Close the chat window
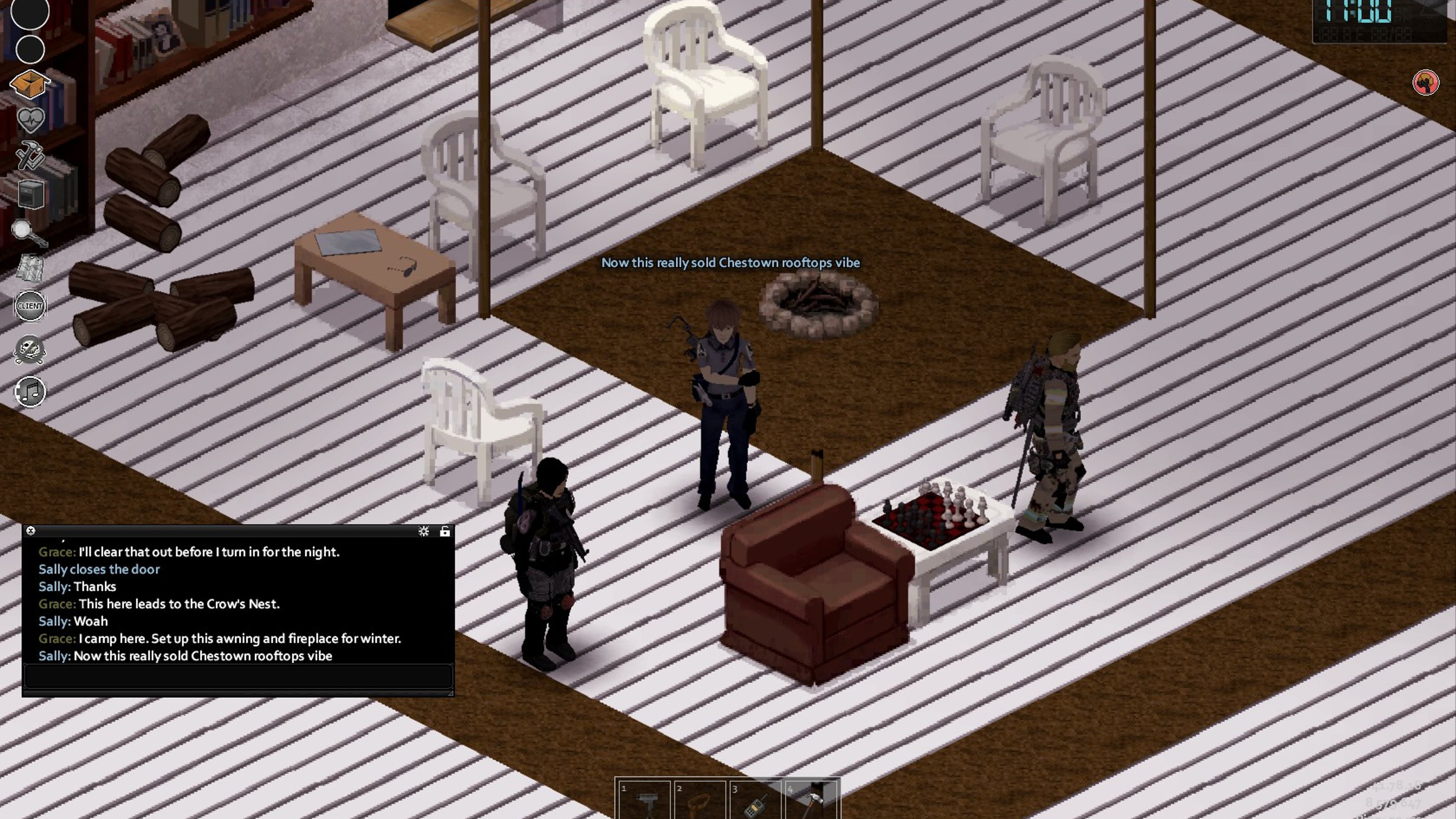This screenshot has width=1456, height=819. click(x=31, y=531)
